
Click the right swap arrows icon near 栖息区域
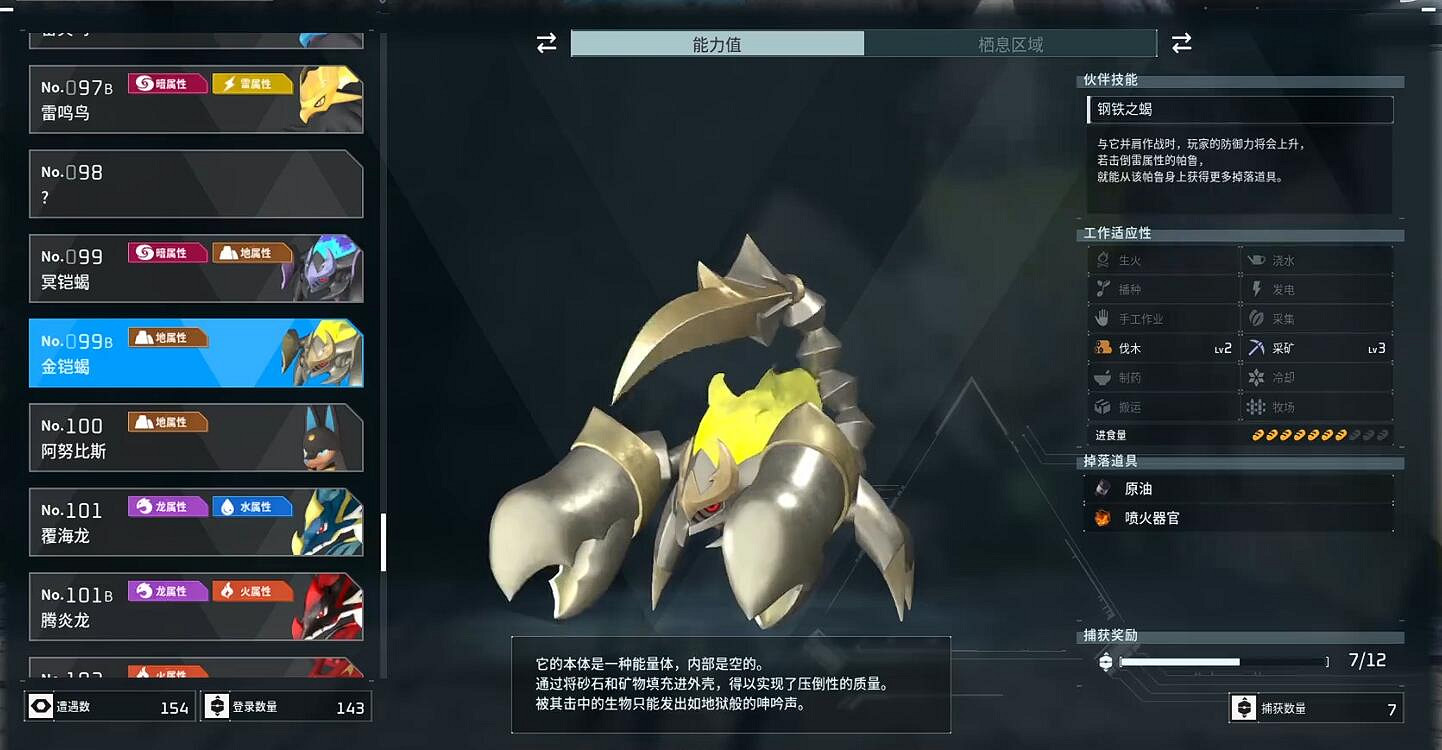tap(1182, 43)
